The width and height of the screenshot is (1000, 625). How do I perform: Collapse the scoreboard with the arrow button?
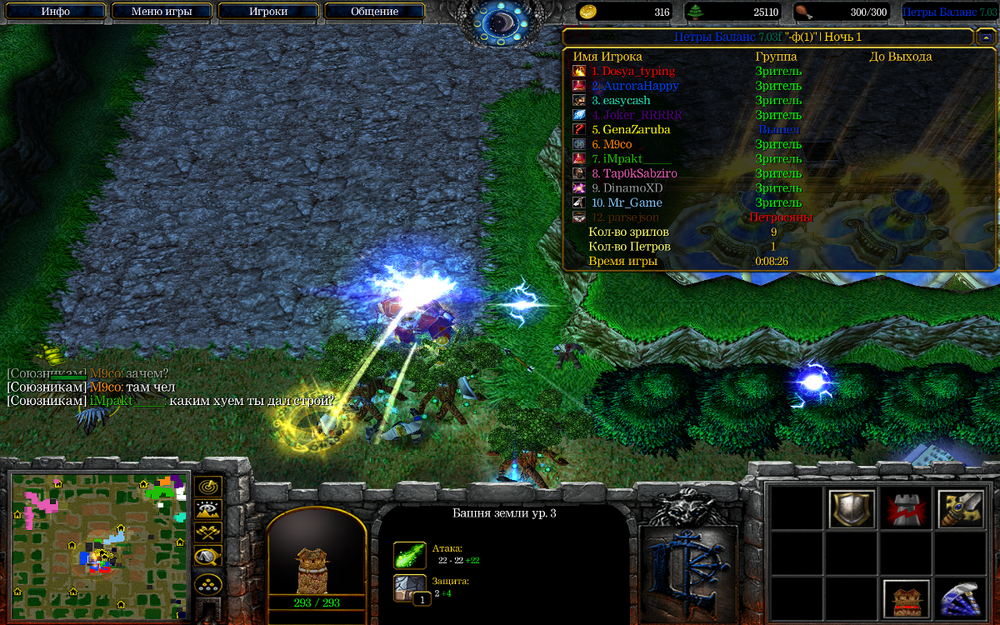(986, 37)
